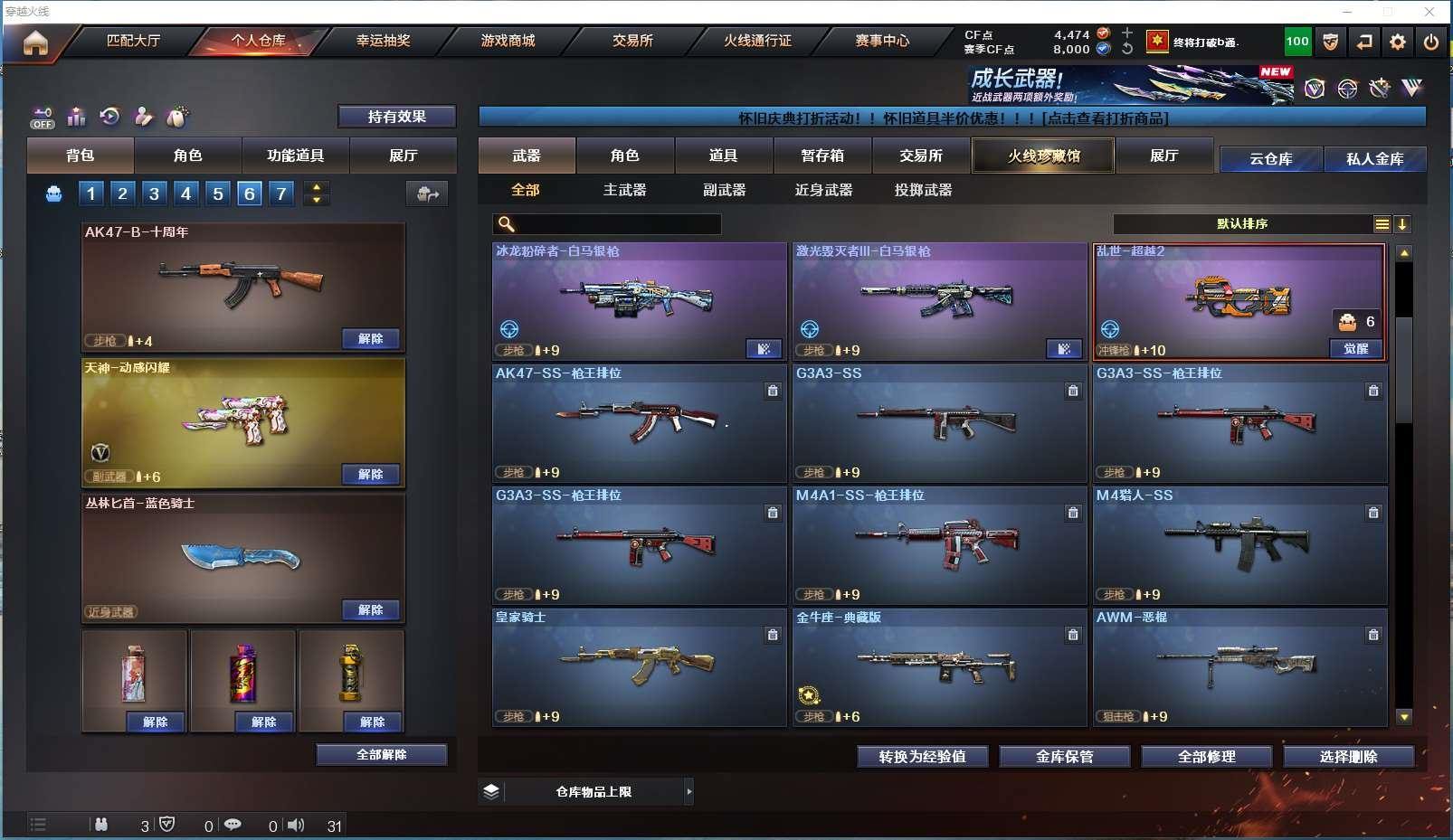Open the 云仓库 cloud storage
1453x840 pixels.
tap(1270, 159)
